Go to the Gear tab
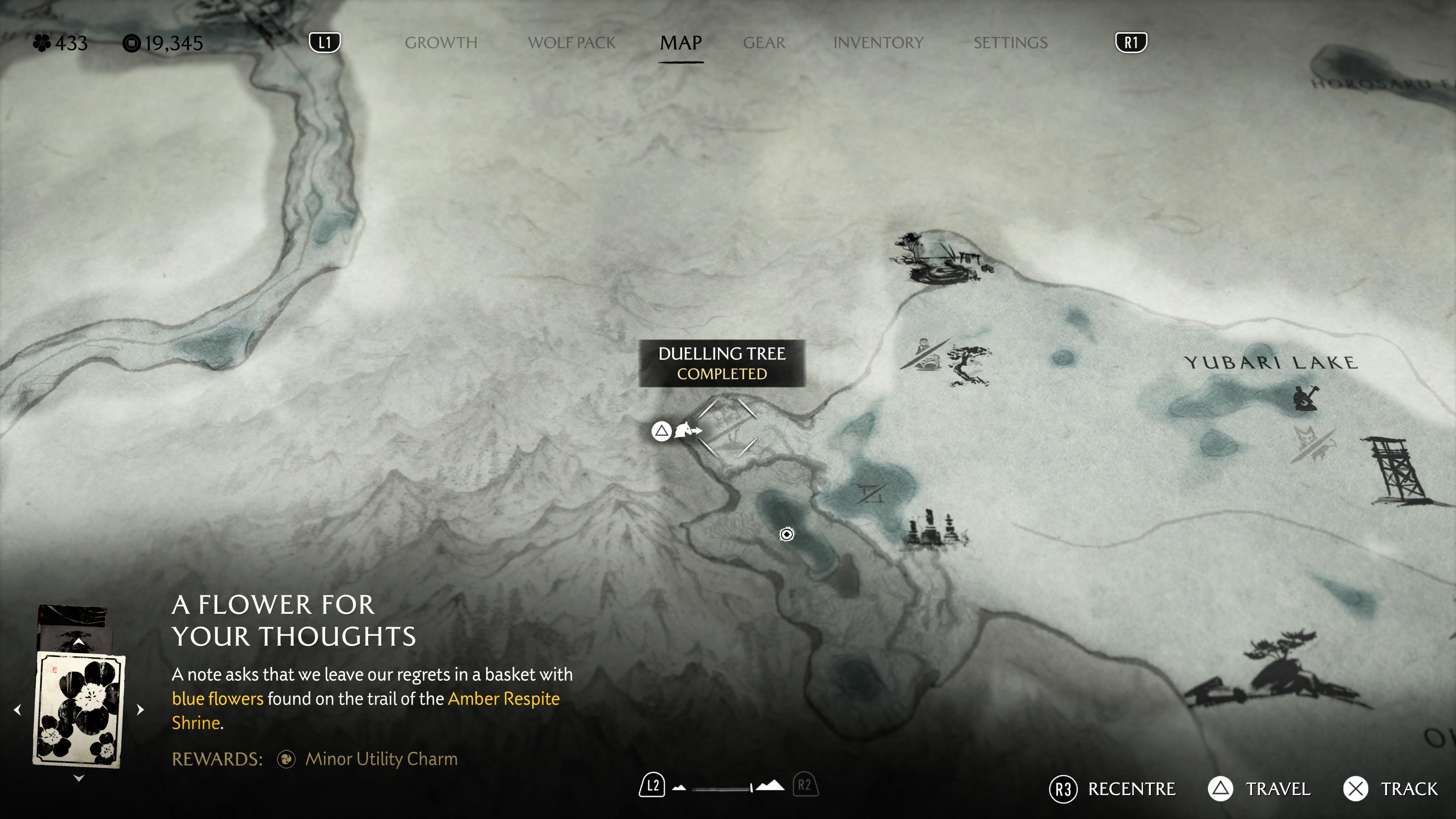This screenshot has height=819, width=1456. pos(764,43)
